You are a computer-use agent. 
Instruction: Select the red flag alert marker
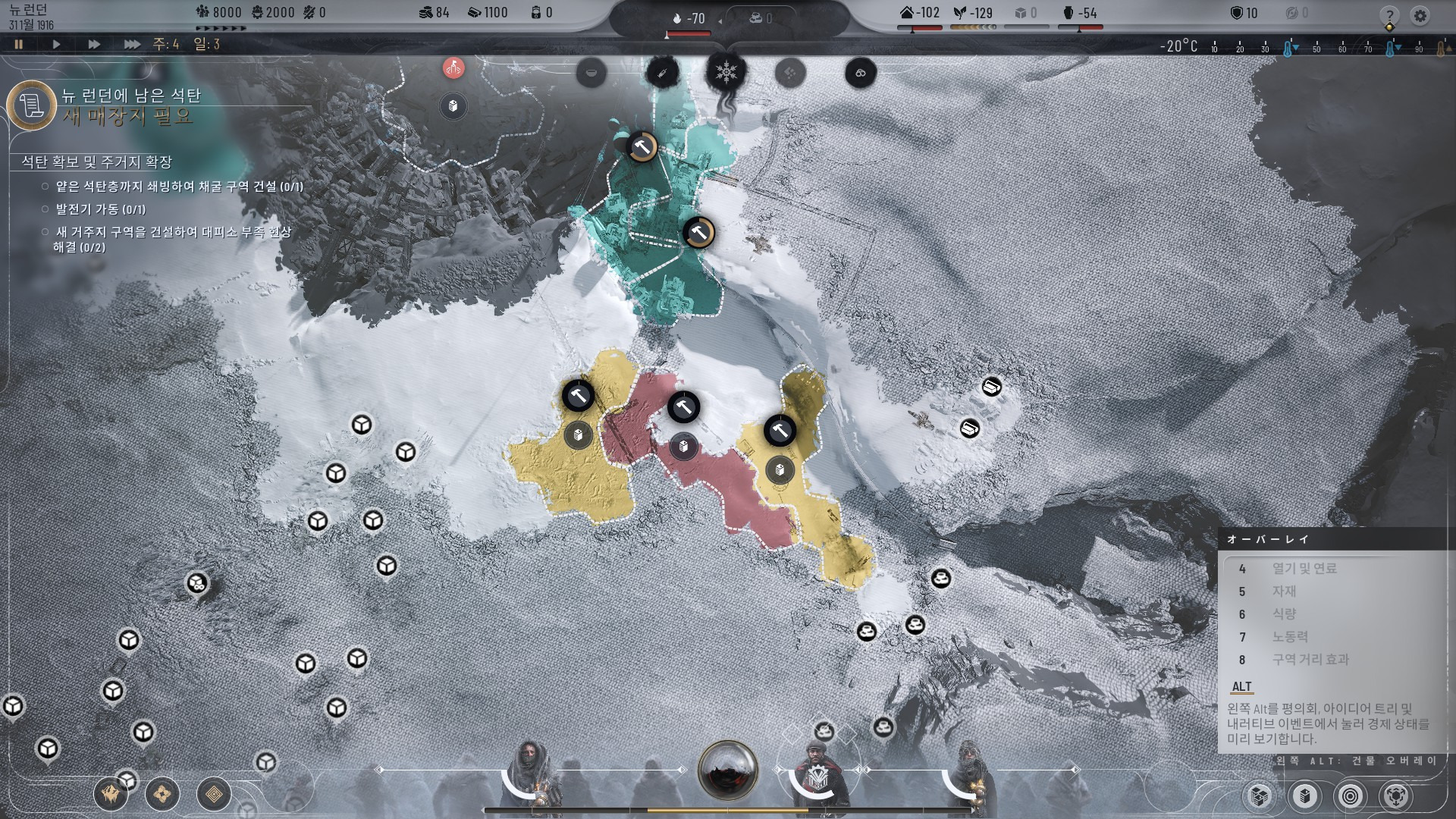point(453,67)
